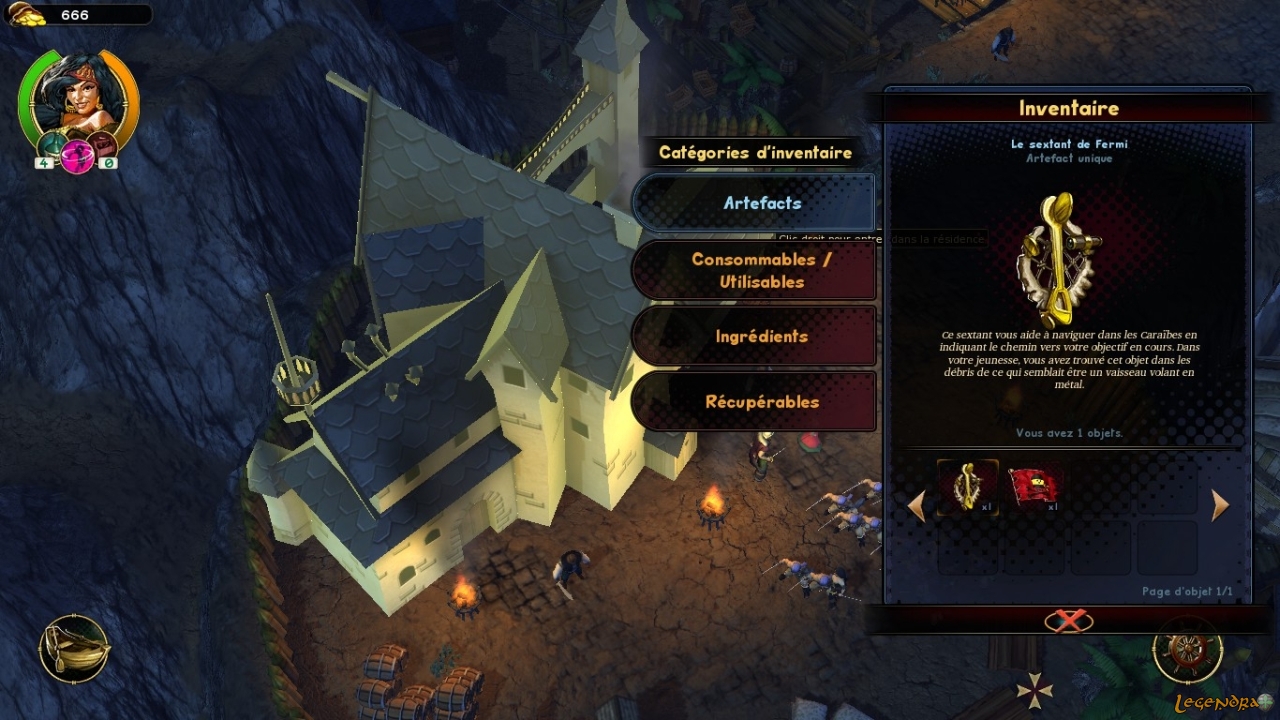Image resolution: width=1280 pixels, height=720 pixels.
Task: Go to the next inventory page arrow
Action: pyautogui.click(x=1220, y=506)
